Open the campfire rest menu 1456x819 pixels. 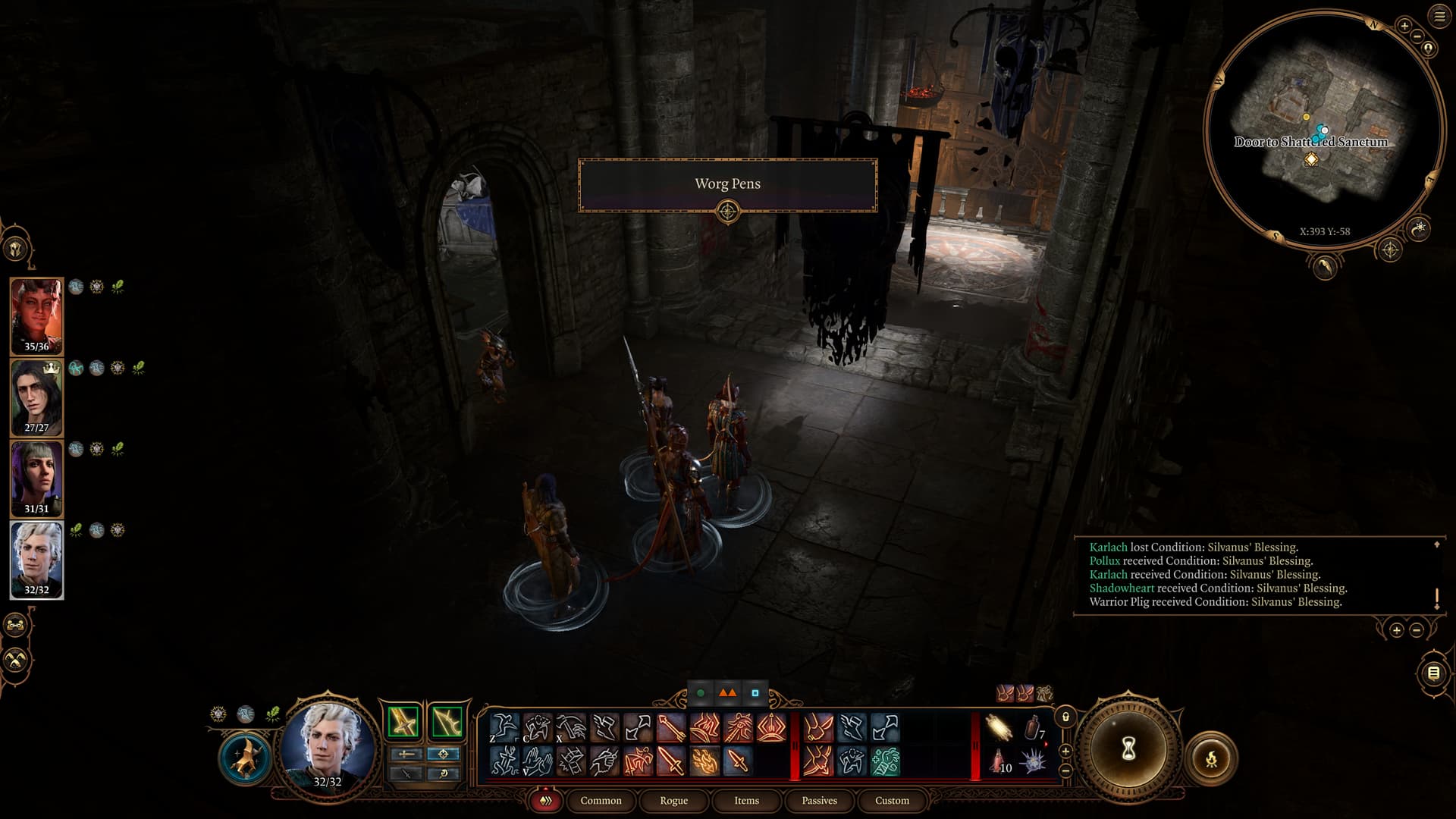point(1211,758)
